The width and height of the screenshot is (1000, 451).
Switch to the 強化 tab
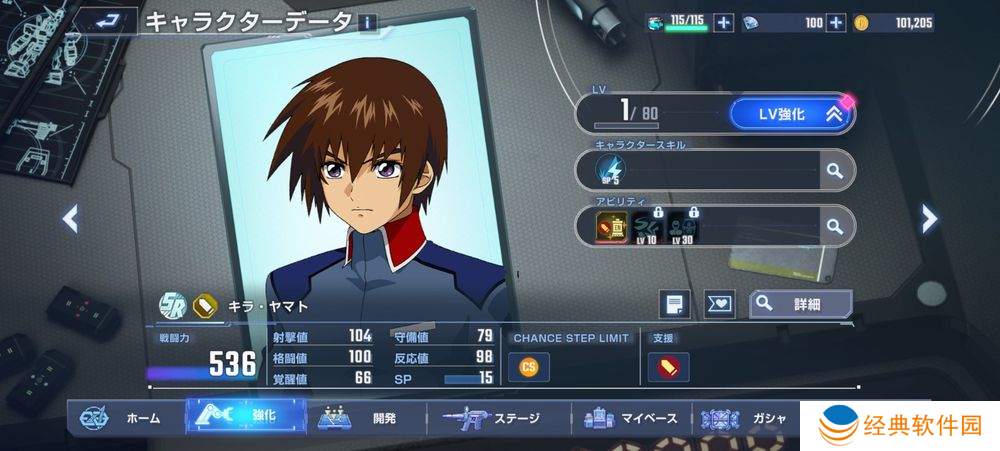click(246, 417)
